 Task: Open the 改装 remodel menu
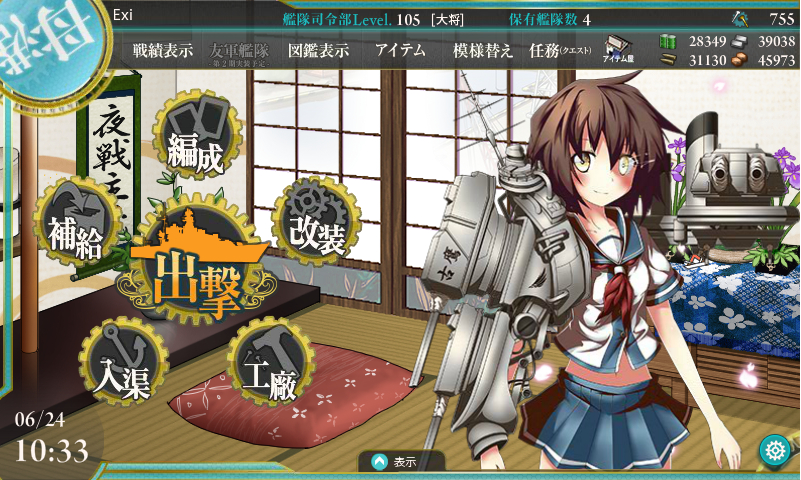coord(317,220)
